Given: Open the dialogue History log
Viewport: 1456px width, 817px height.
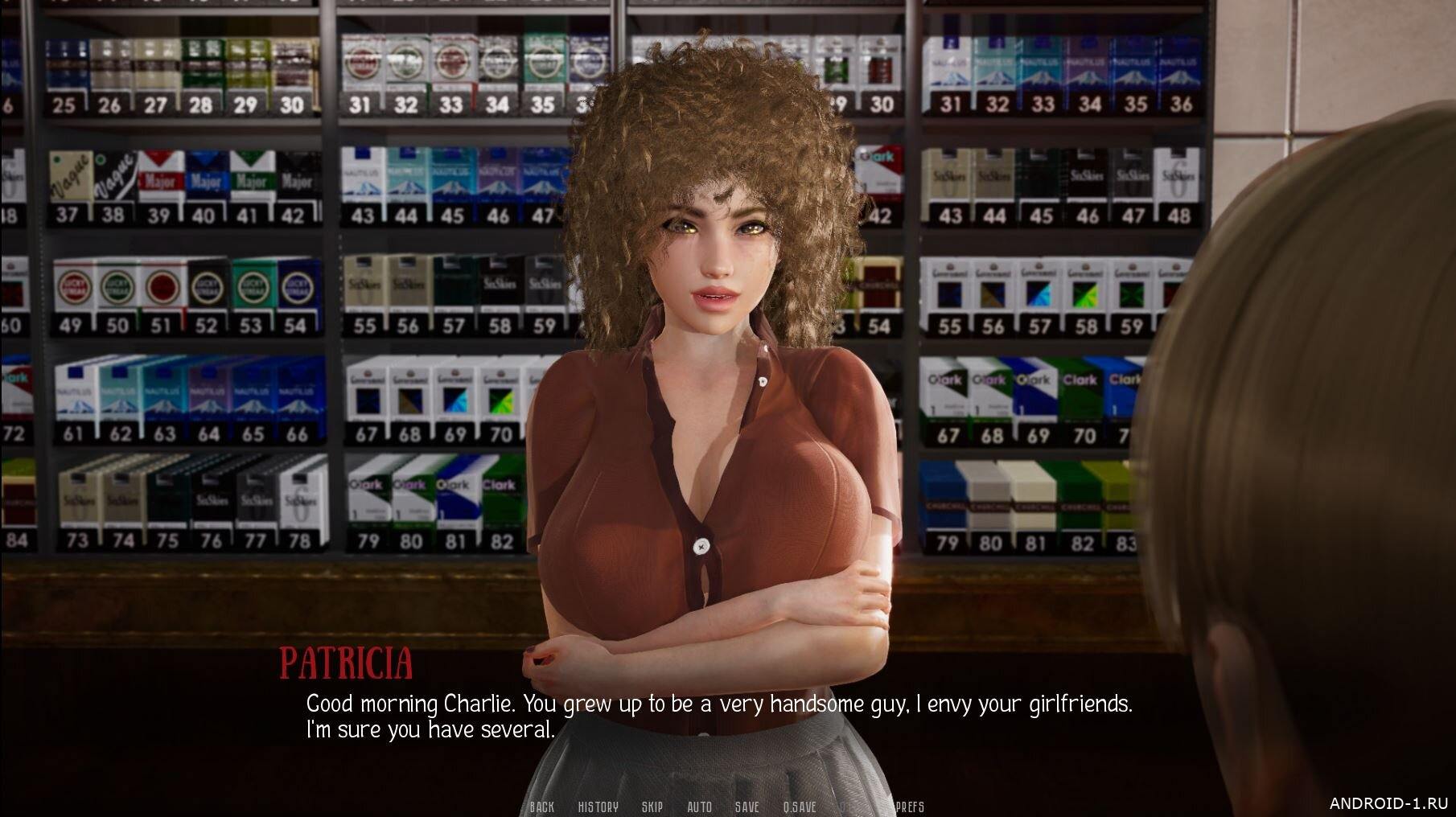Looking at the screenshot, I should point(598,807).
